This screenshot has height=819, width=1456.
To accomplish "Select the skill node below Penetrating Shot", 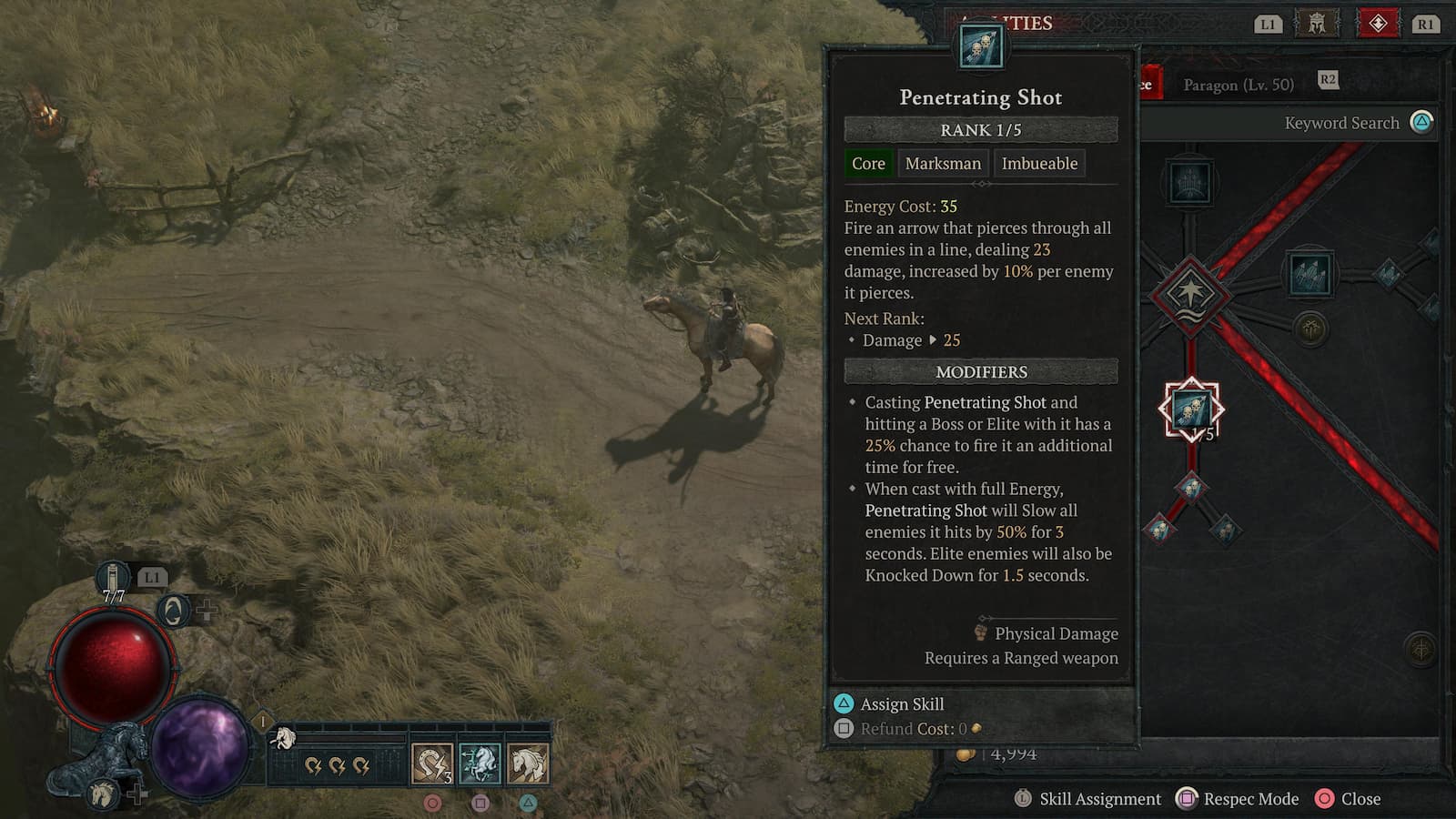I will point(1192,489).
